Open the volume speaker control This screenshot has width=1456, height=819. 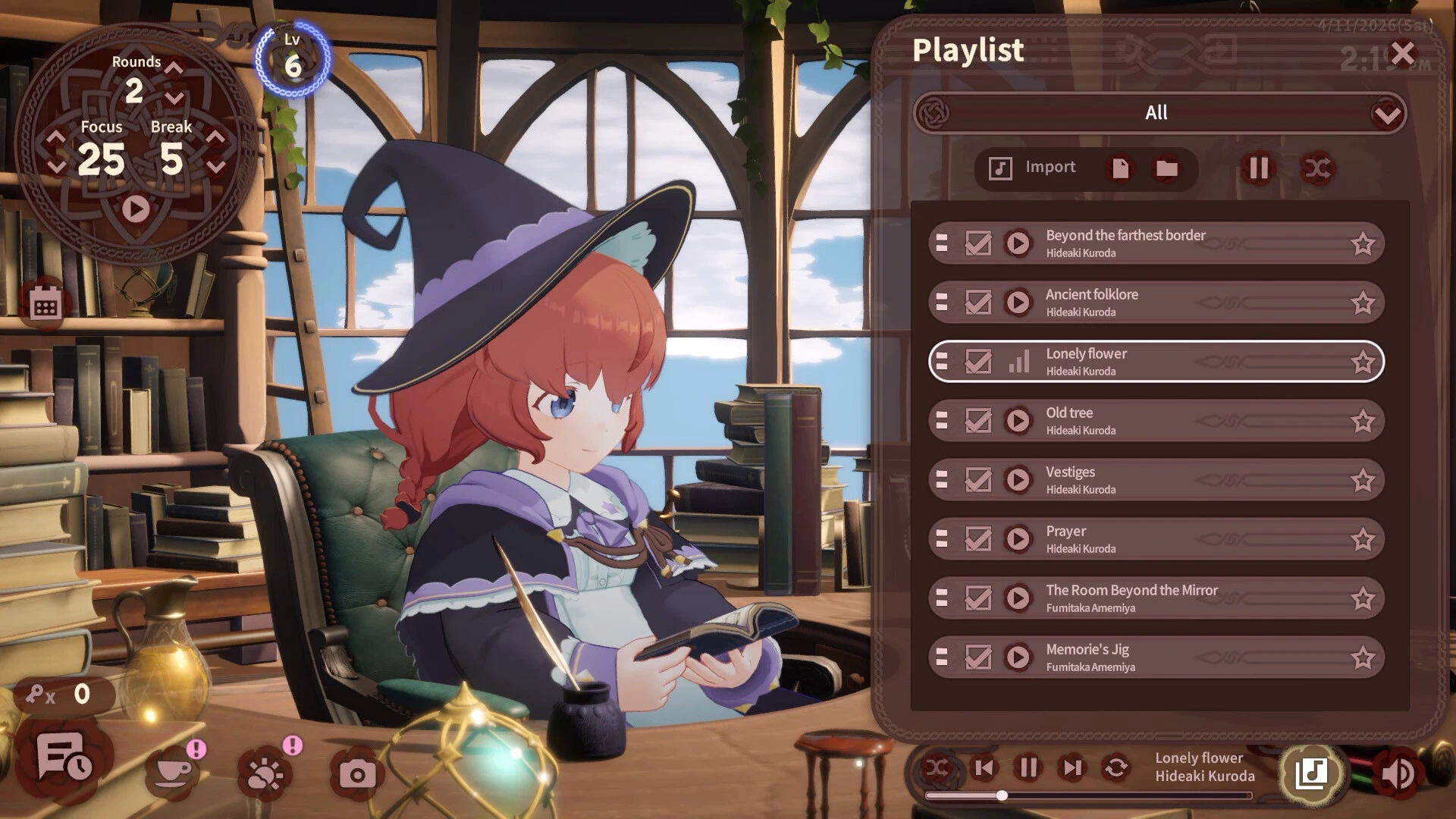(x=1397, y=773)
